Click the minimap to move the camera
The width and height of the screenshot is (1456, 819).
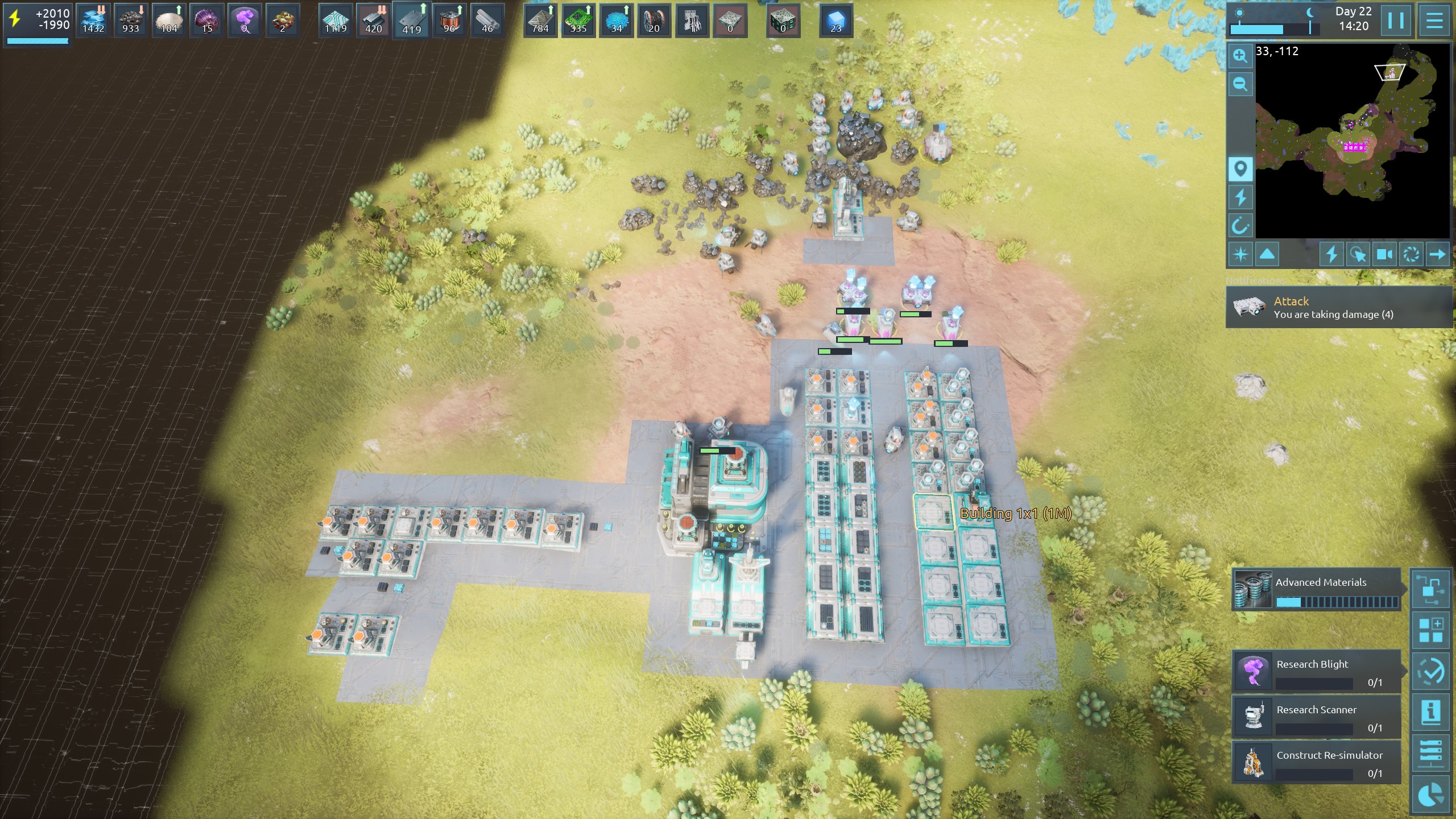coord(1352,142)
